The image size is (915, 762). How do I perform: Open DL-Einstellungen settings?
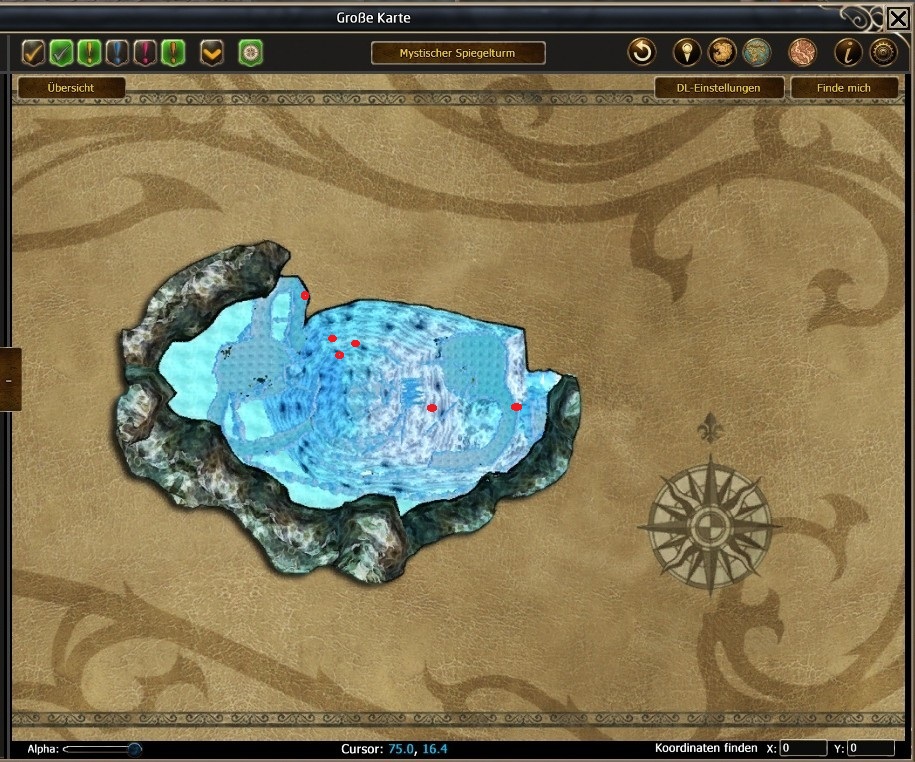coord(718,88)
